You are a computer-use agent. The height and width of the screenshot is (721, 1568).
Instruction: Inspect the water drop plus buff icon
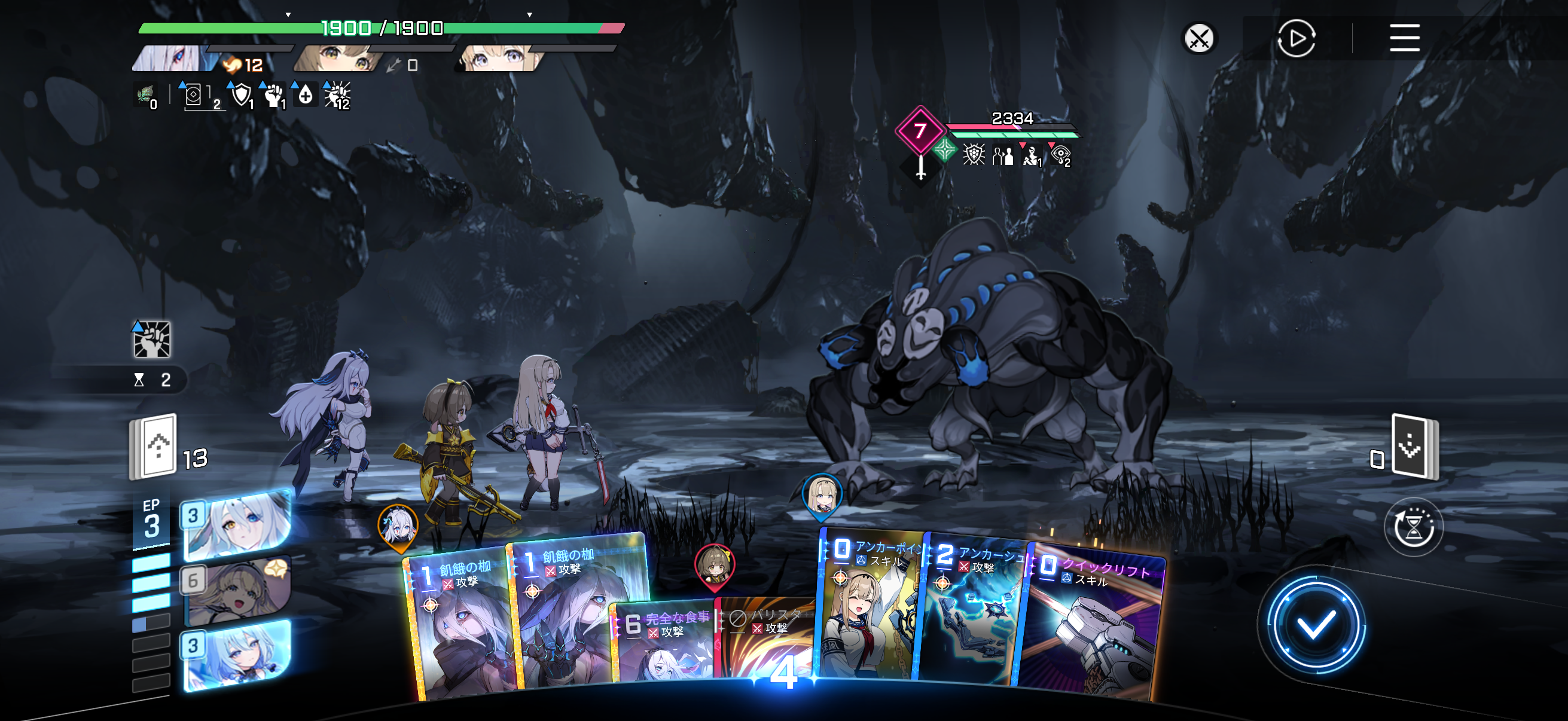click(x=306, y=95)
